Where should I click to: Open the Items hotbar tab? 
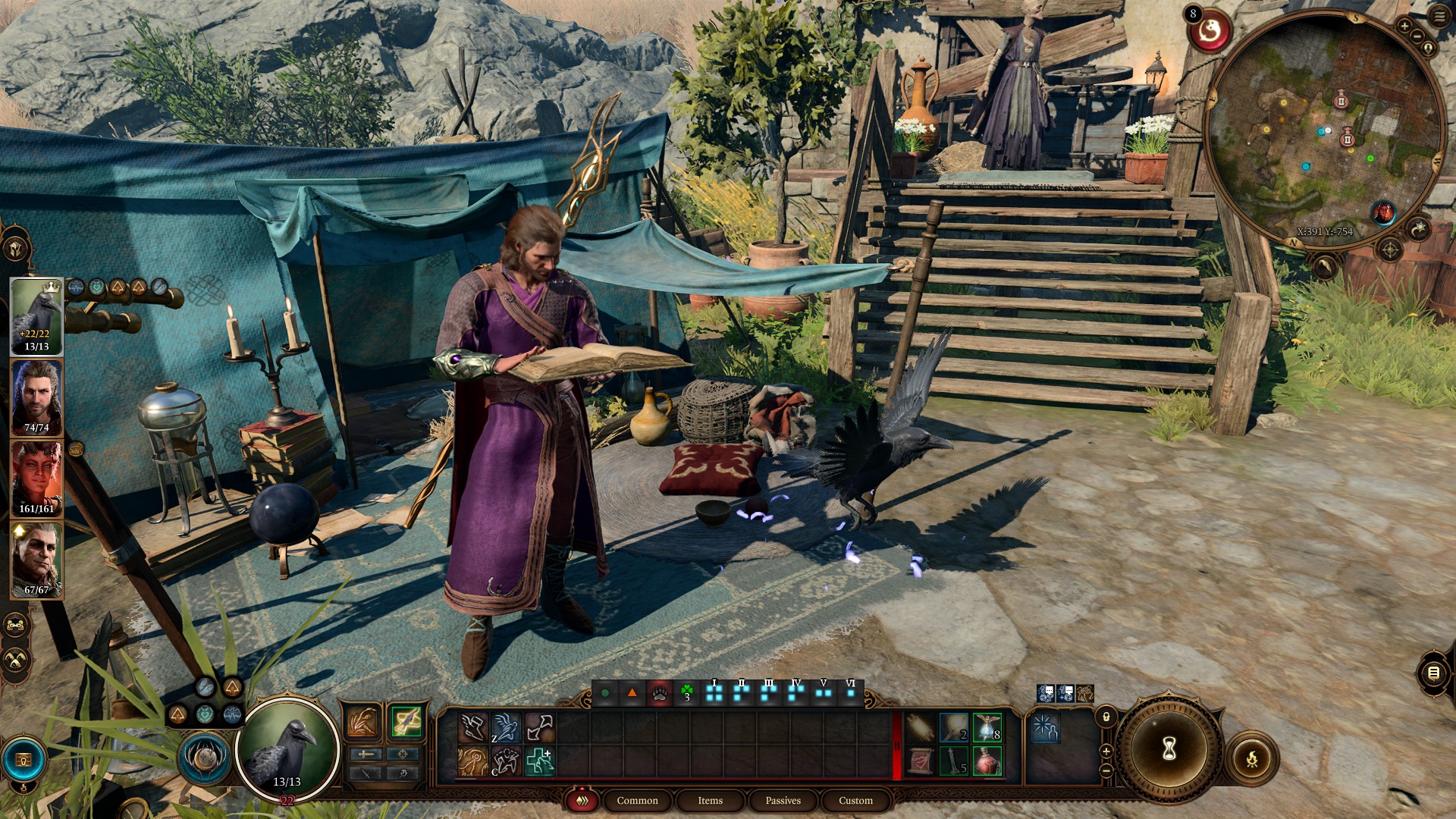[x=710, y=800]
